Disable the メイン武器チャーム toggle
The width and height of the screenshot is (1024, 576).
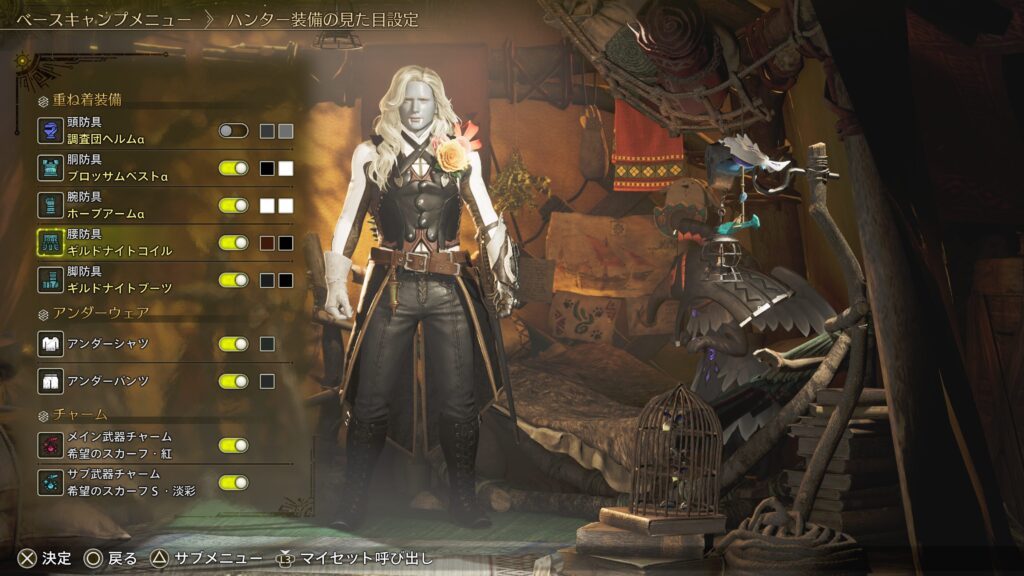click(x=233, y=445)
